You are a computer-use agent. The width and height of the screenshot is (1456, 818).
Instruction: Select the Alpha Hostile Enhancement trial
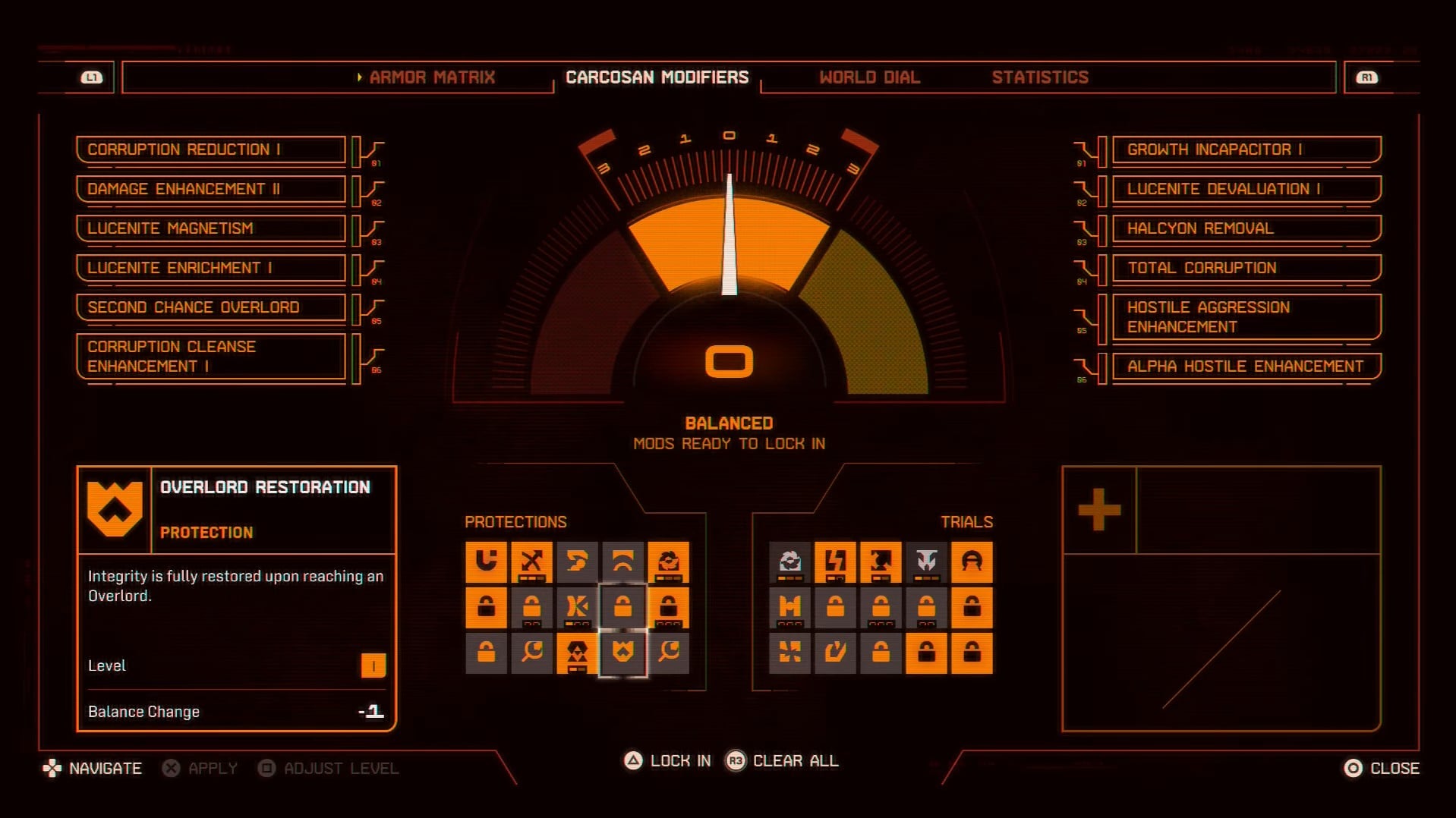coord(1246,367)
